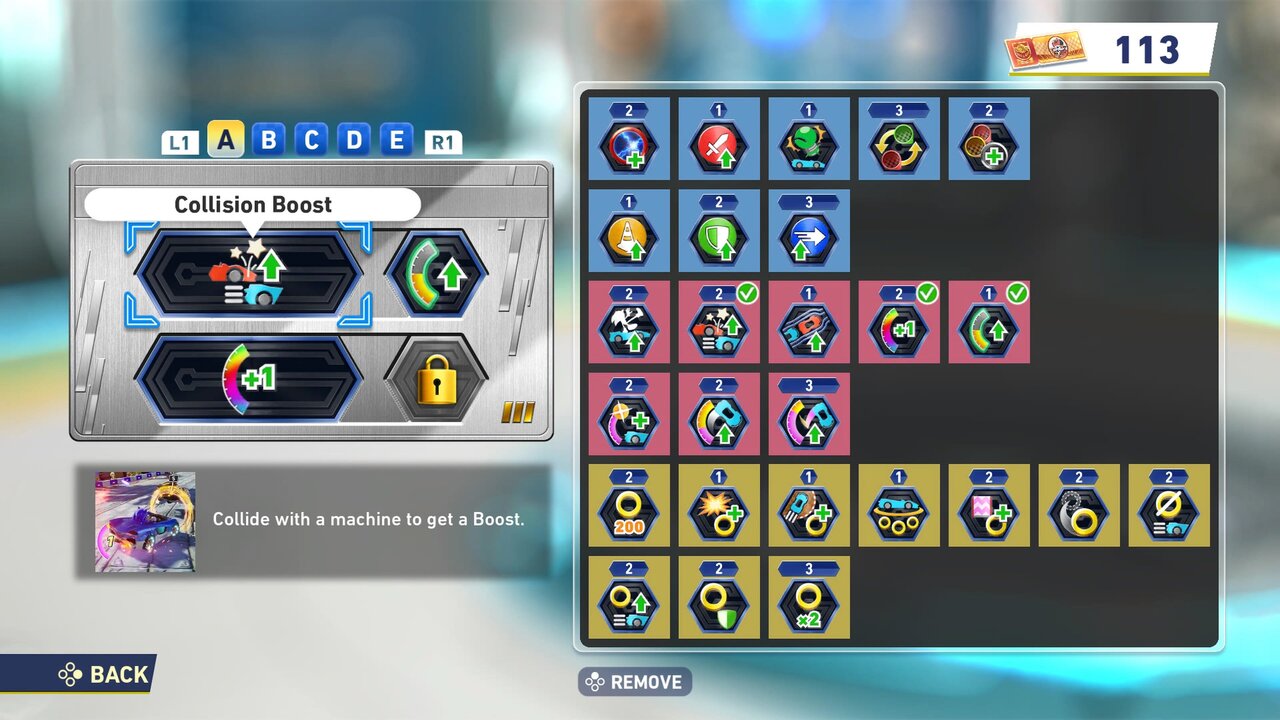Viewport: 1280px width, 720px height.
Task: Pick the green ball above car gadget
Action: coord(809,139)
